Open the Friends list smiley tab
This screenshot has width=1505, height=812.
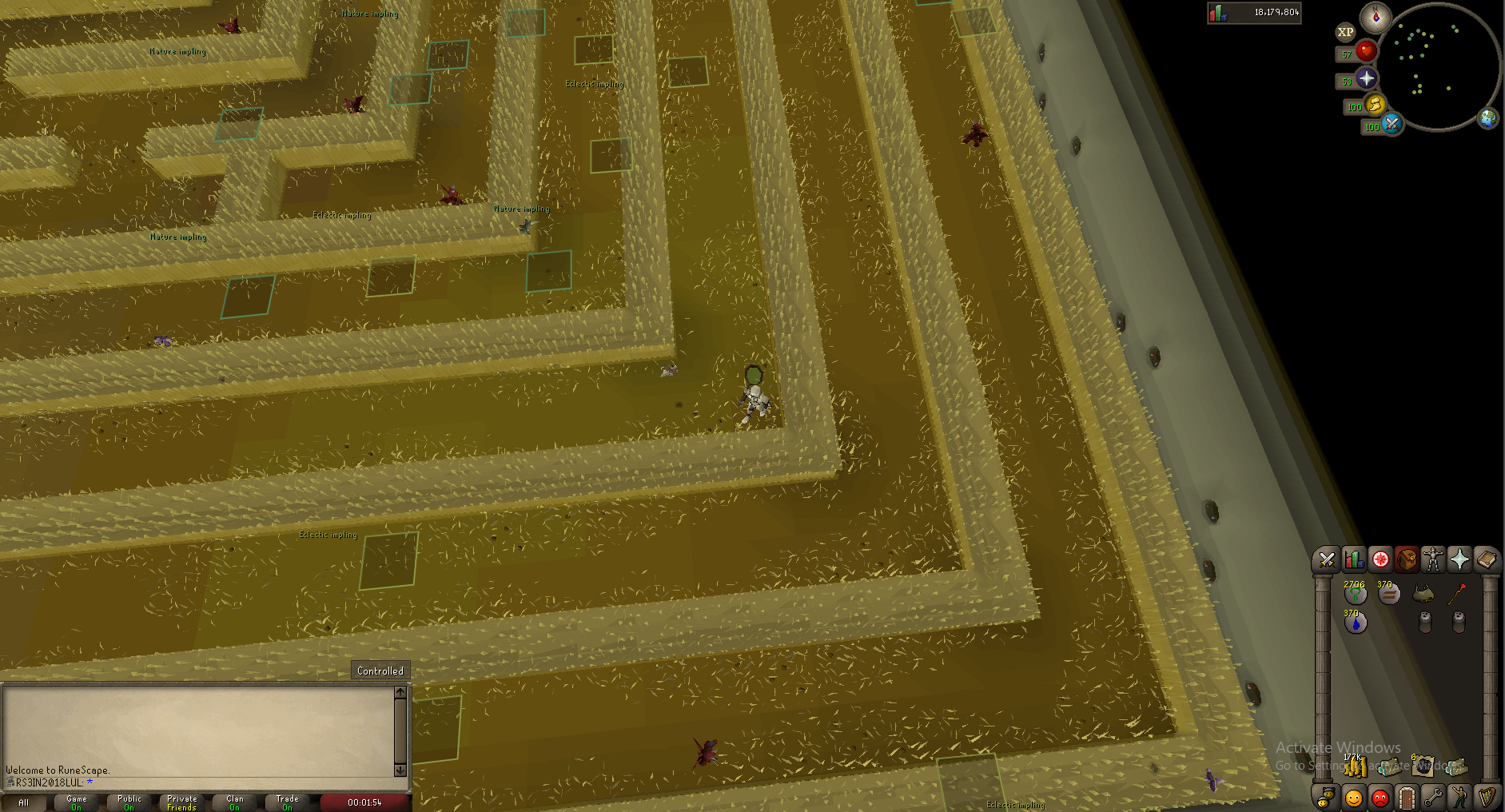tap(1352, 797)
